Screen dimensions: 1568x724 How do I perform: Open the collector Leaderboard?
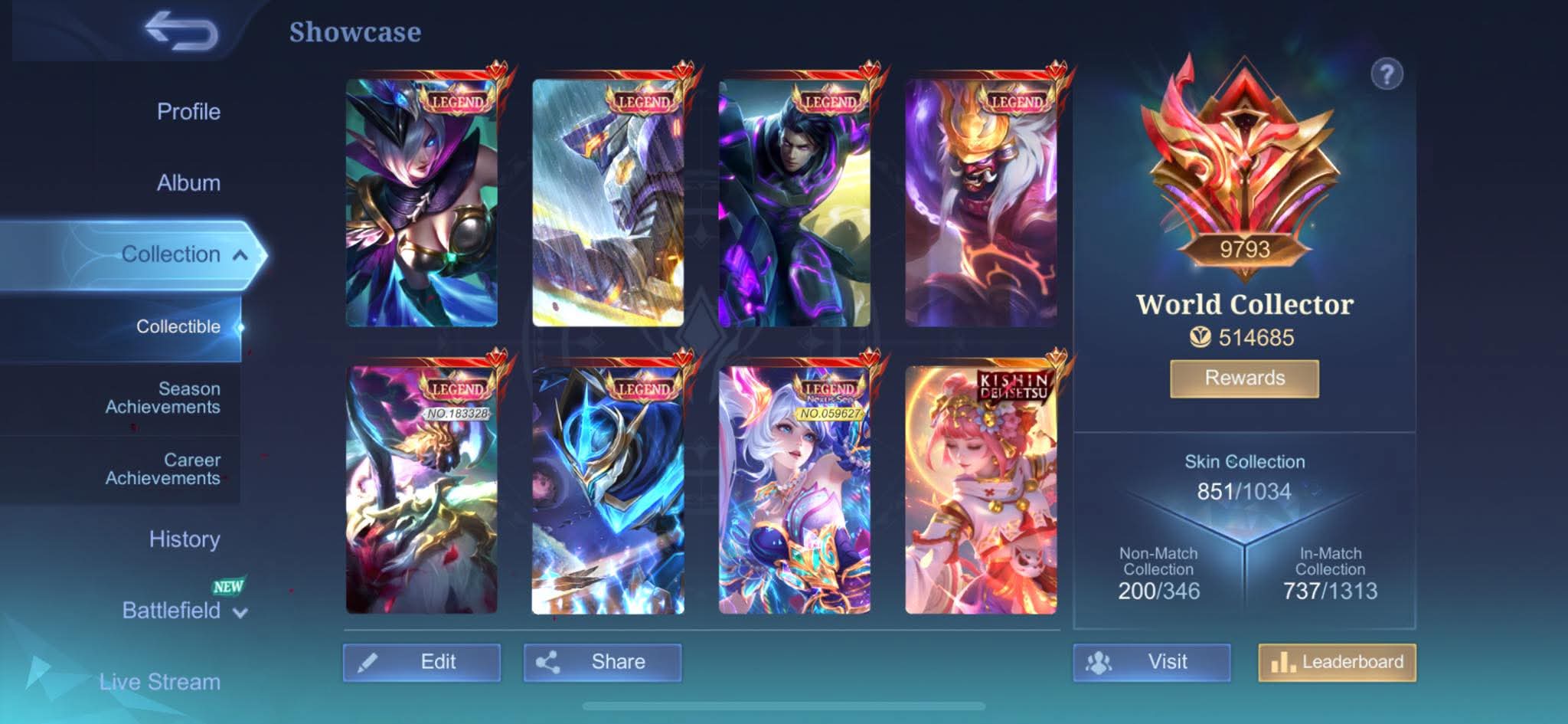1337,662
